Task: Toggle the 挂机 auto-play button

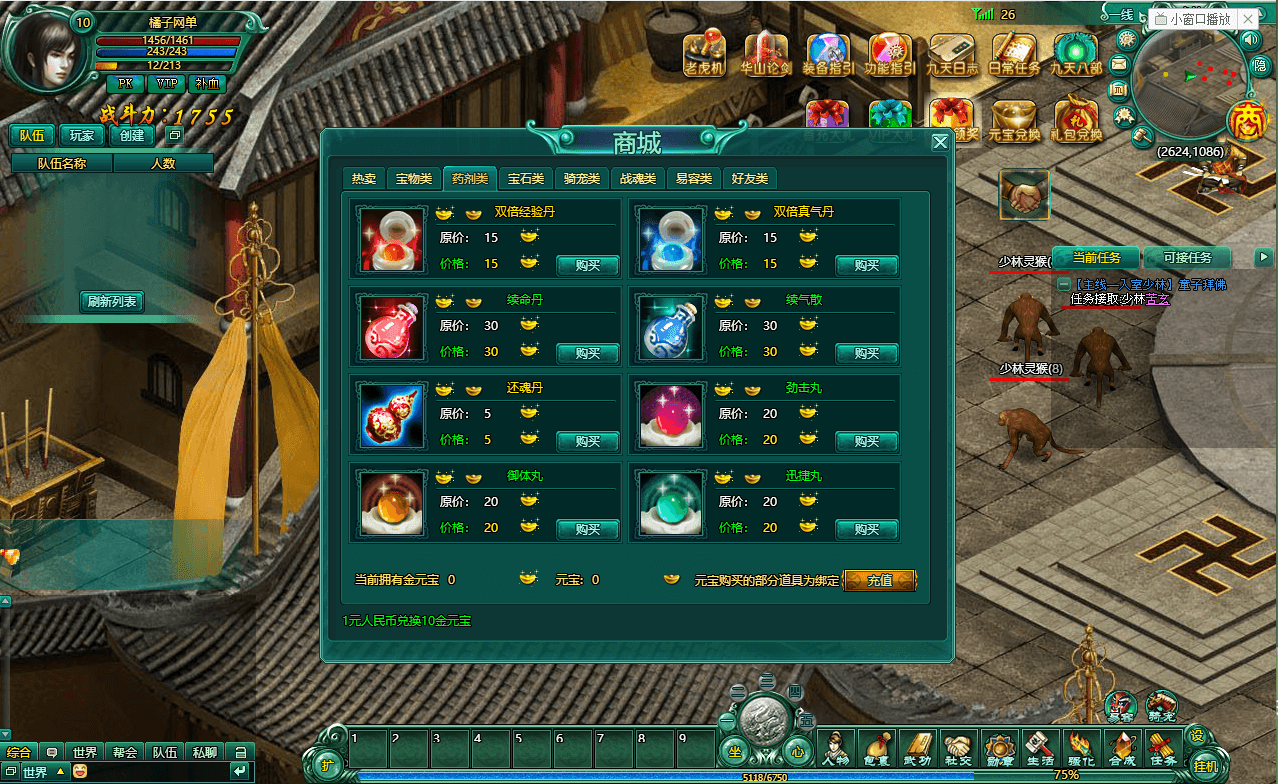Action: coord(1206,765)
